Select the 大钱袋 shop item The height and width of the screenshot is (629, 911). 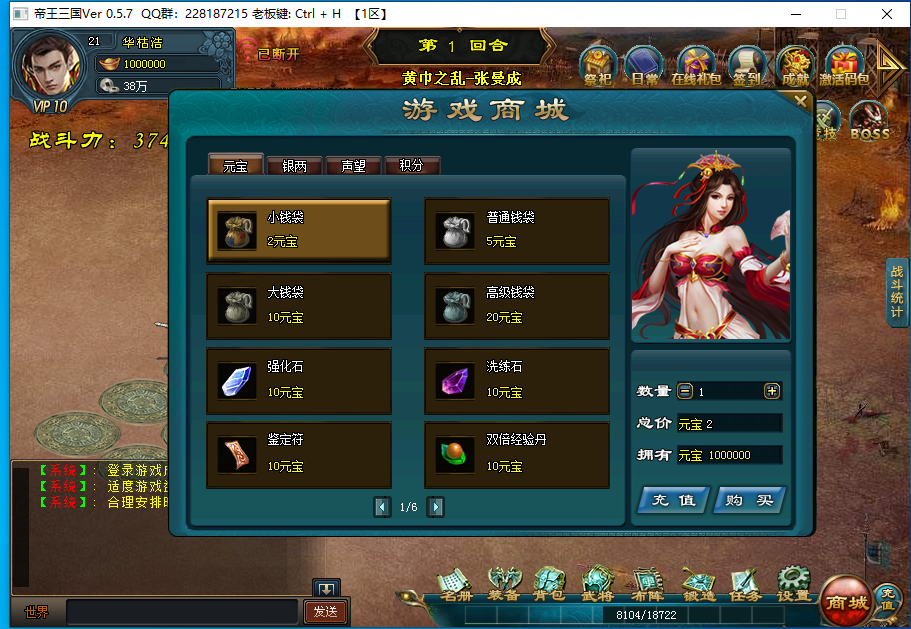299,305
